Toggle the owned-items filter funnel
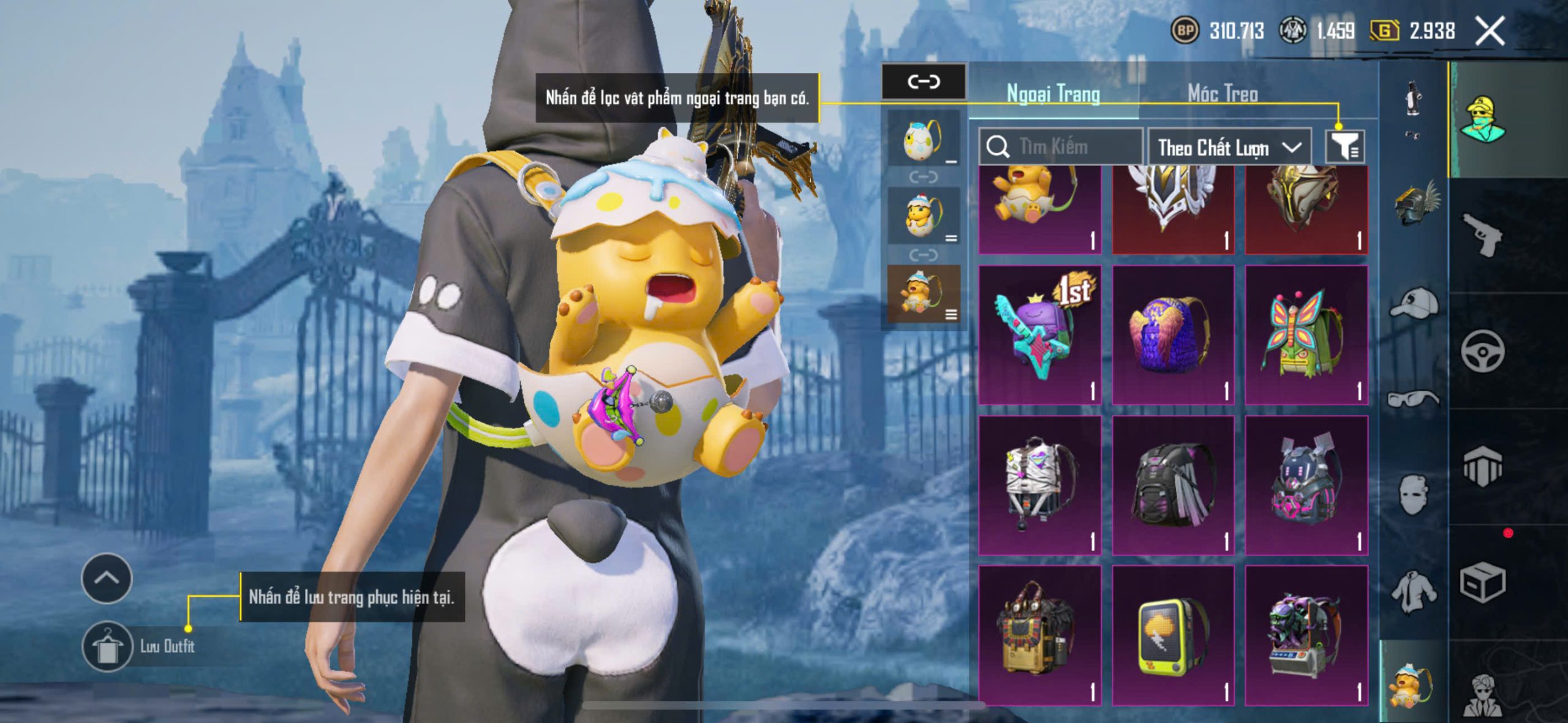Screen dimensions: 1568x723 (x=1344, y=147)
